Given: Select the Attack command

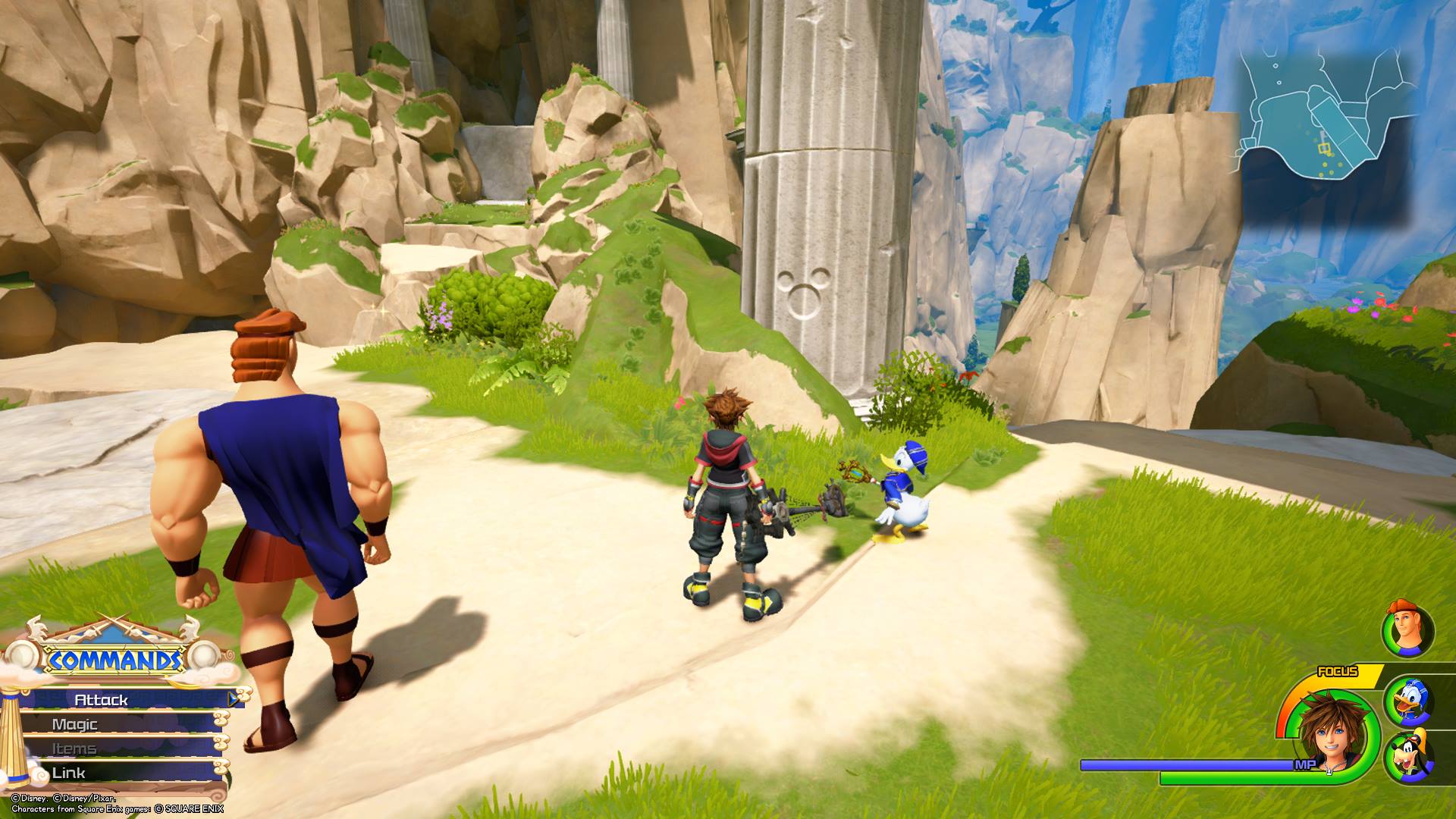Looking at the screenshot, I should (121, 700).
